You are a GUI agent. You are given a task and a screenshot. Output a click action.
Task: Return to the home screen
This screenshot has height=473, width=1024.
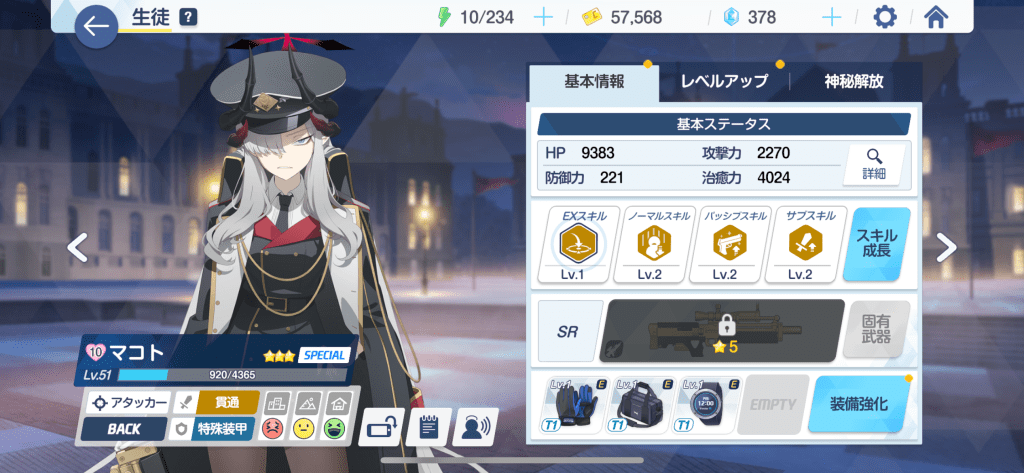[x=936, y=17]
